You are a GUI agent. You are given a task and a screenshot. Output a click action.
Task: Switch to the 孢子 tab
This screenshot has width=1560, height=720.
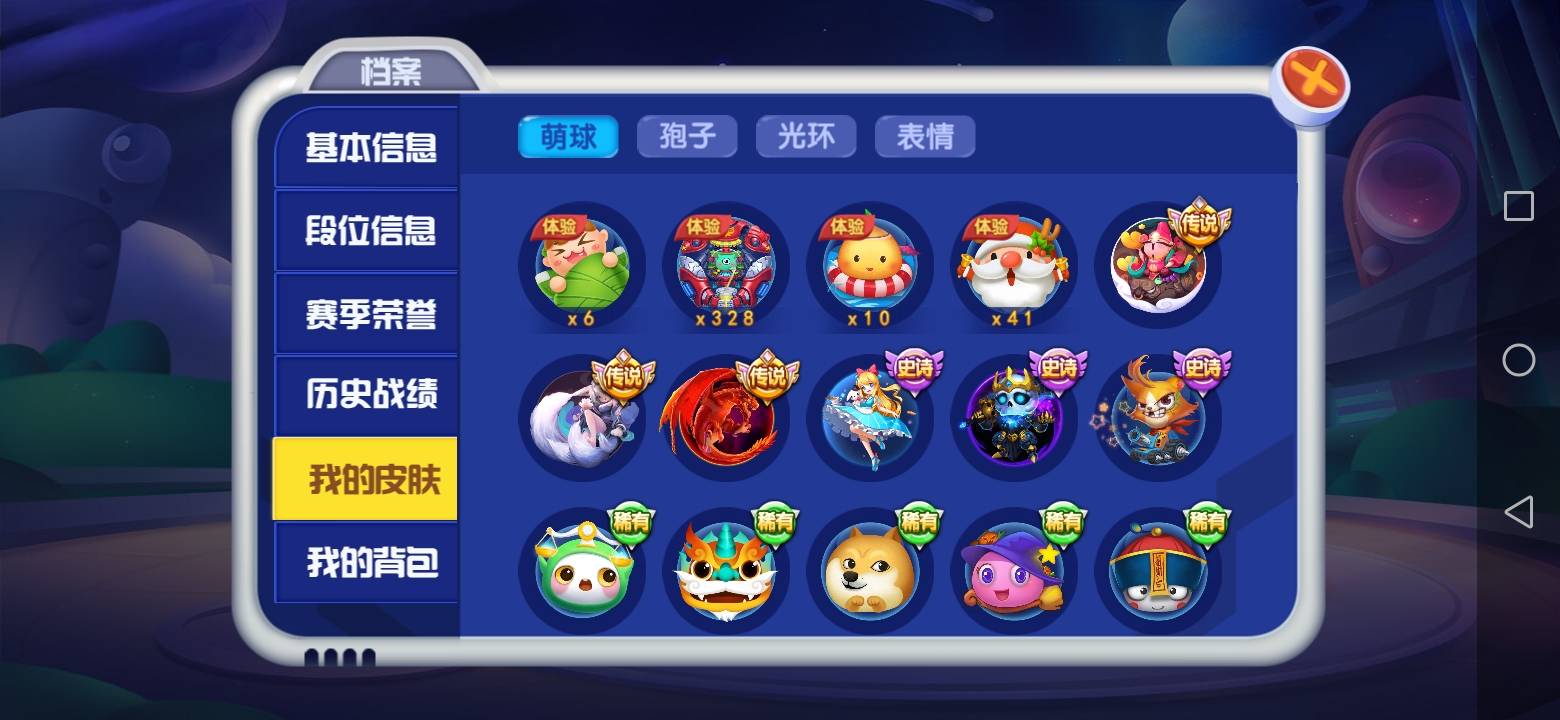(x=687, y=135)
